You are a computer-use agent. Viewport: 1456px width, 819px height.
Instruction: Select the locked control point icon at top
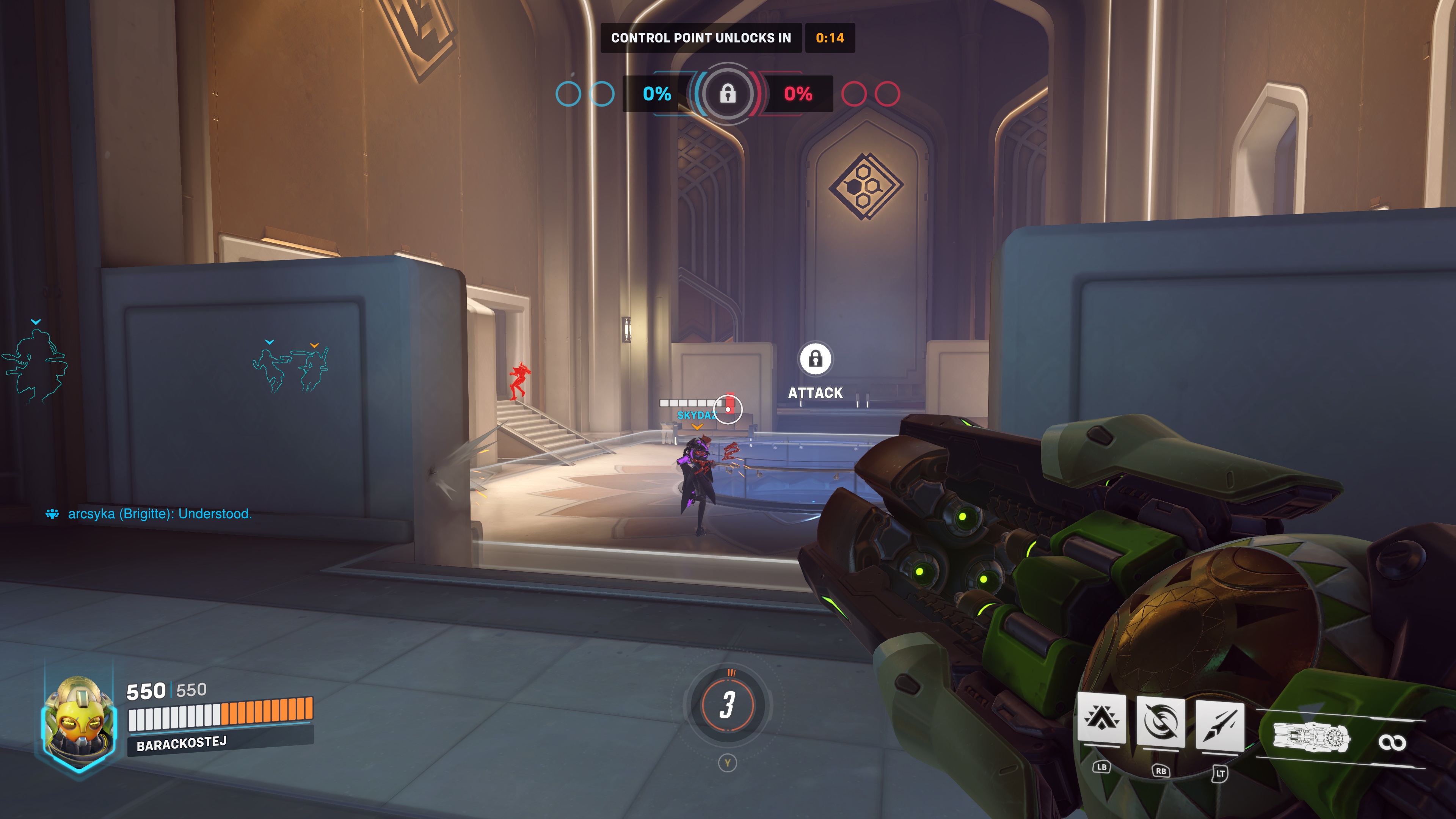pos(728,93)
